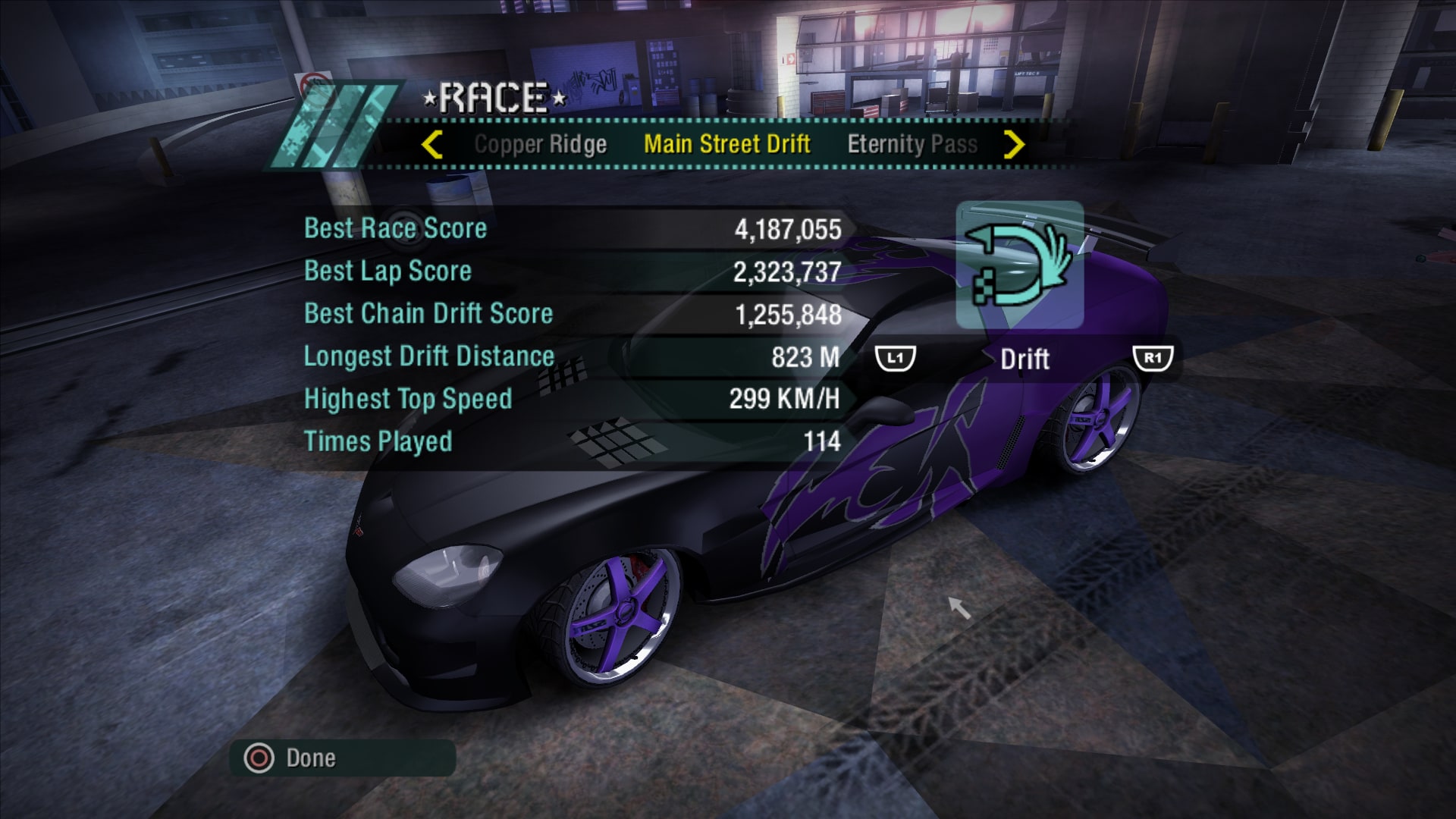Choose the Main Street Drift track

click(x=726, y=144)
